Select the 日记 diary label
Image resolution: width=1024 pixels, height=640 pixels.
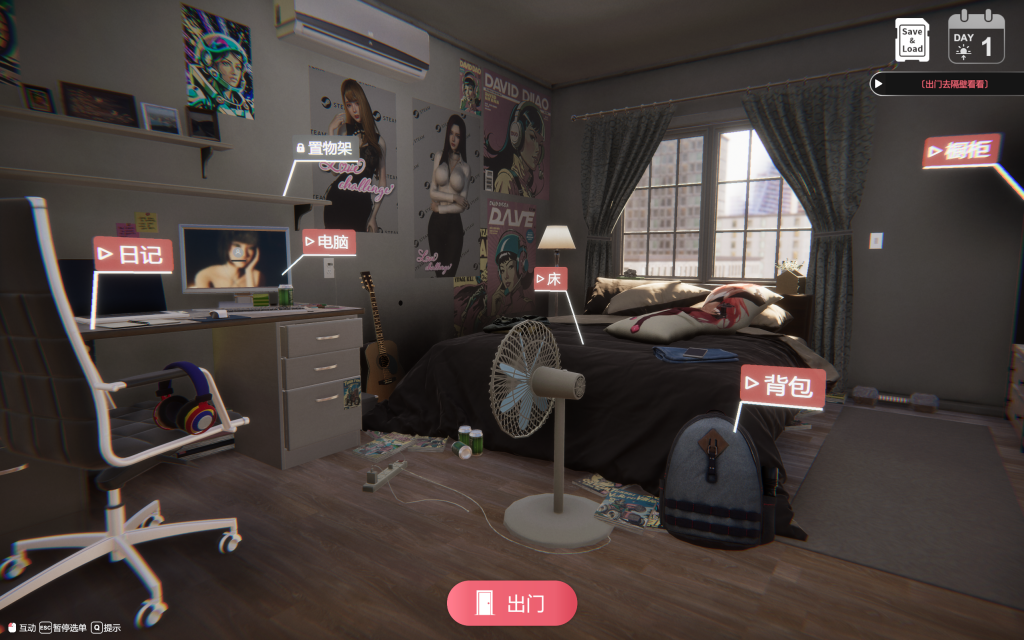pos(133,255)
